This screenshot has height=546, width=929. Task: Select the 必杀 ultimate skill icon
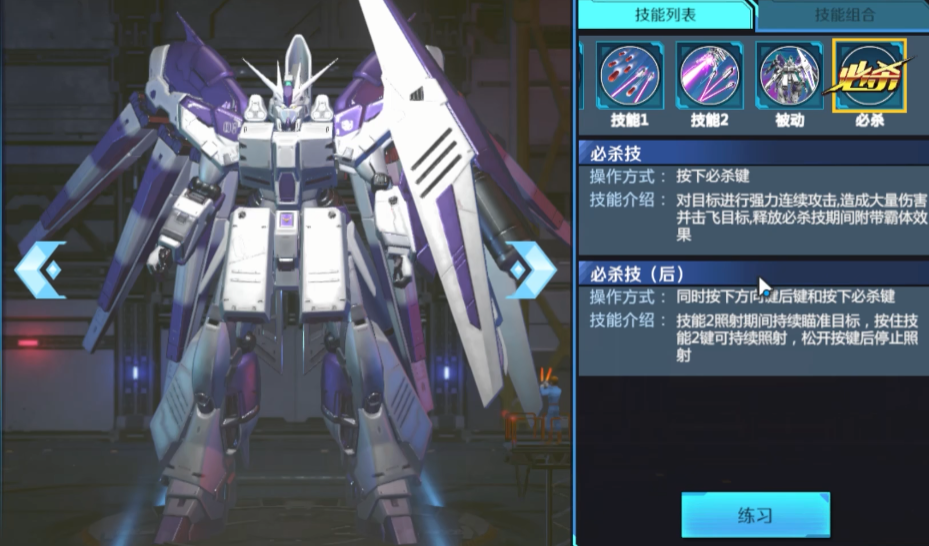pyautogui.click(x=869, y=76)
